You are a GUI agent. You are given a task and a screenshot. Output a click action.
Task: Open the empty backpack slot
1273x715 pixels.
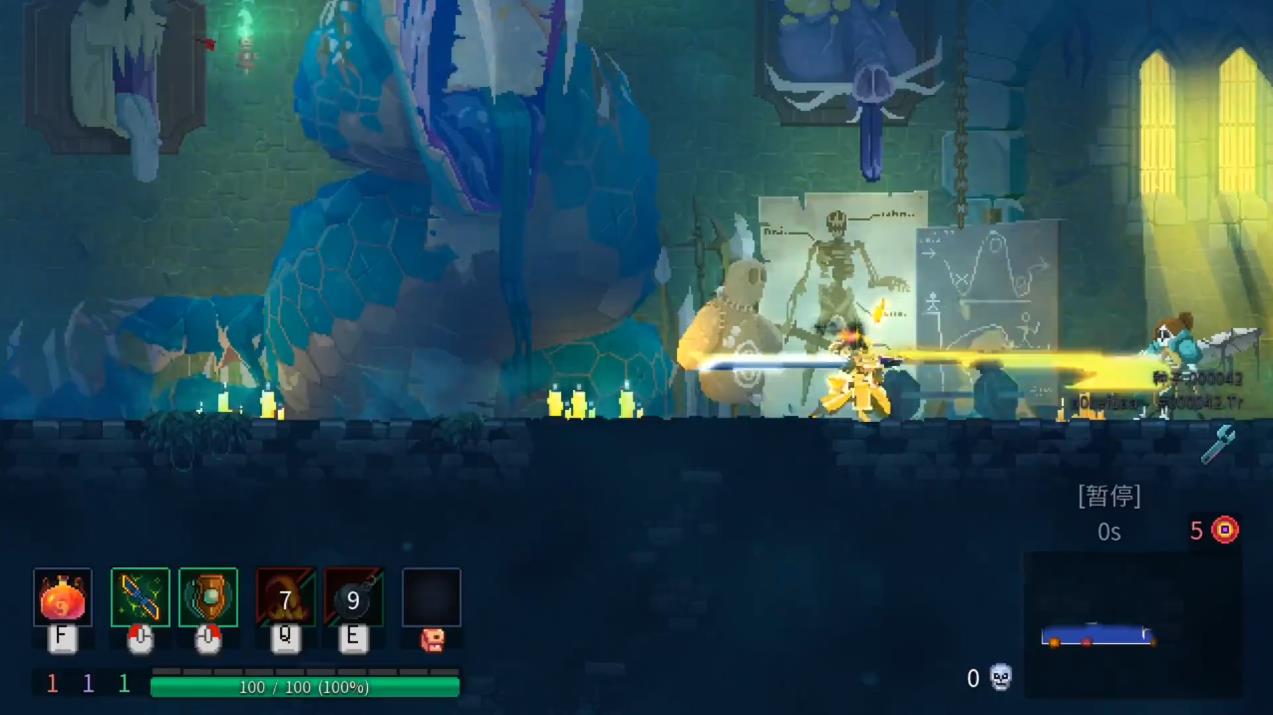[x=431, y=598]
